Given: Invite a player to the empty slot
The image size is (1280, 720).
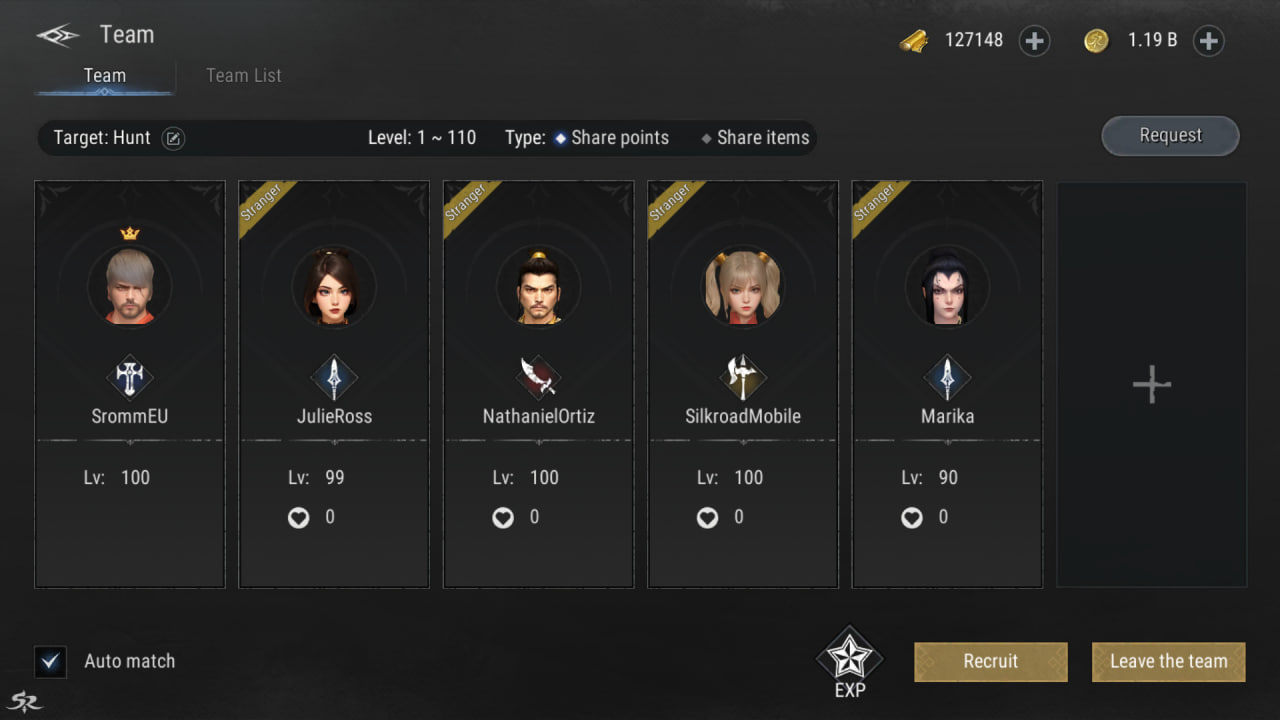Looking at the screenshot, I should coord(1151,385).
